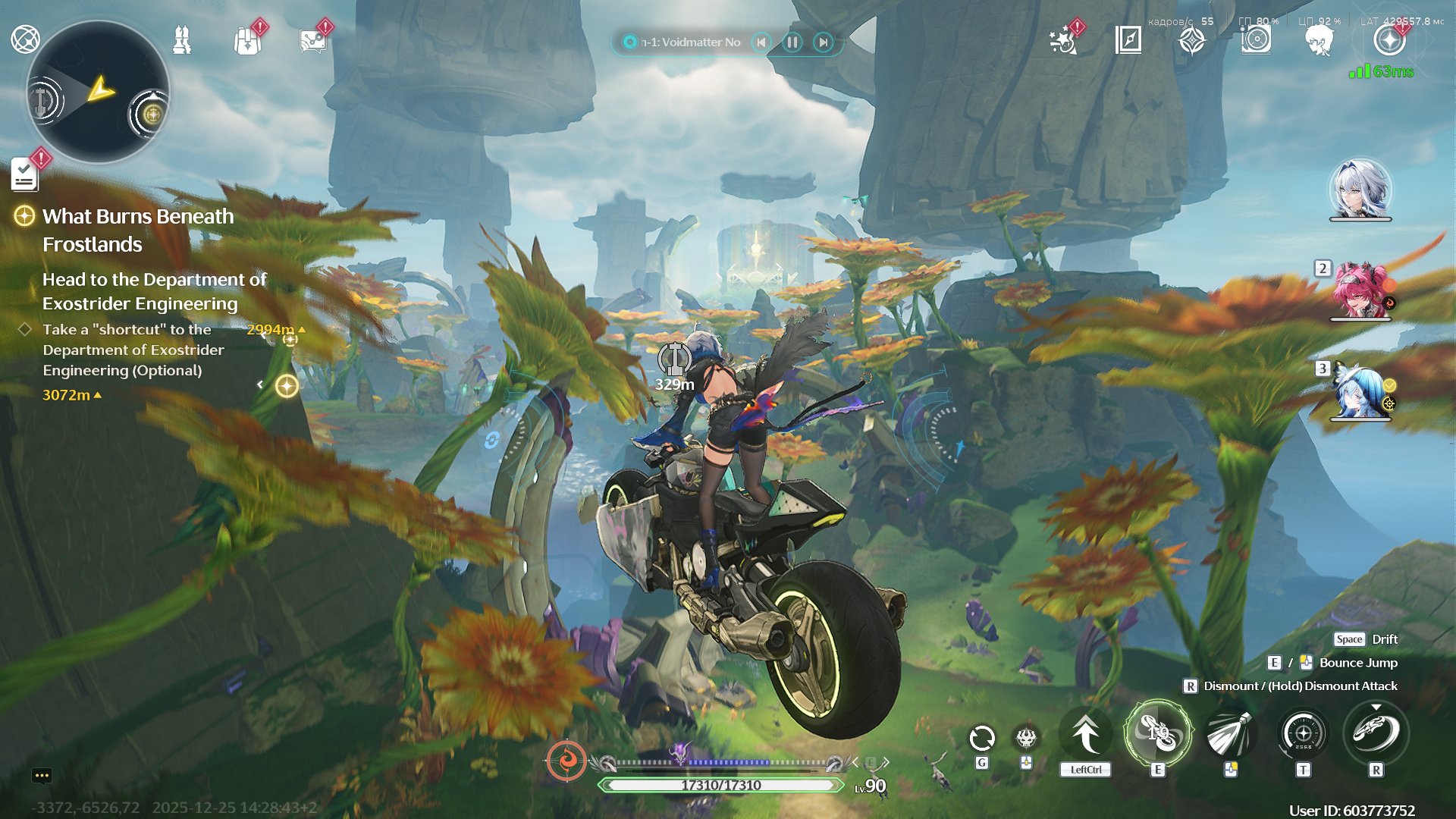Open the character head profile icon
The height and width of the screenshot is (819, 1456).
tap(1319, 40)
